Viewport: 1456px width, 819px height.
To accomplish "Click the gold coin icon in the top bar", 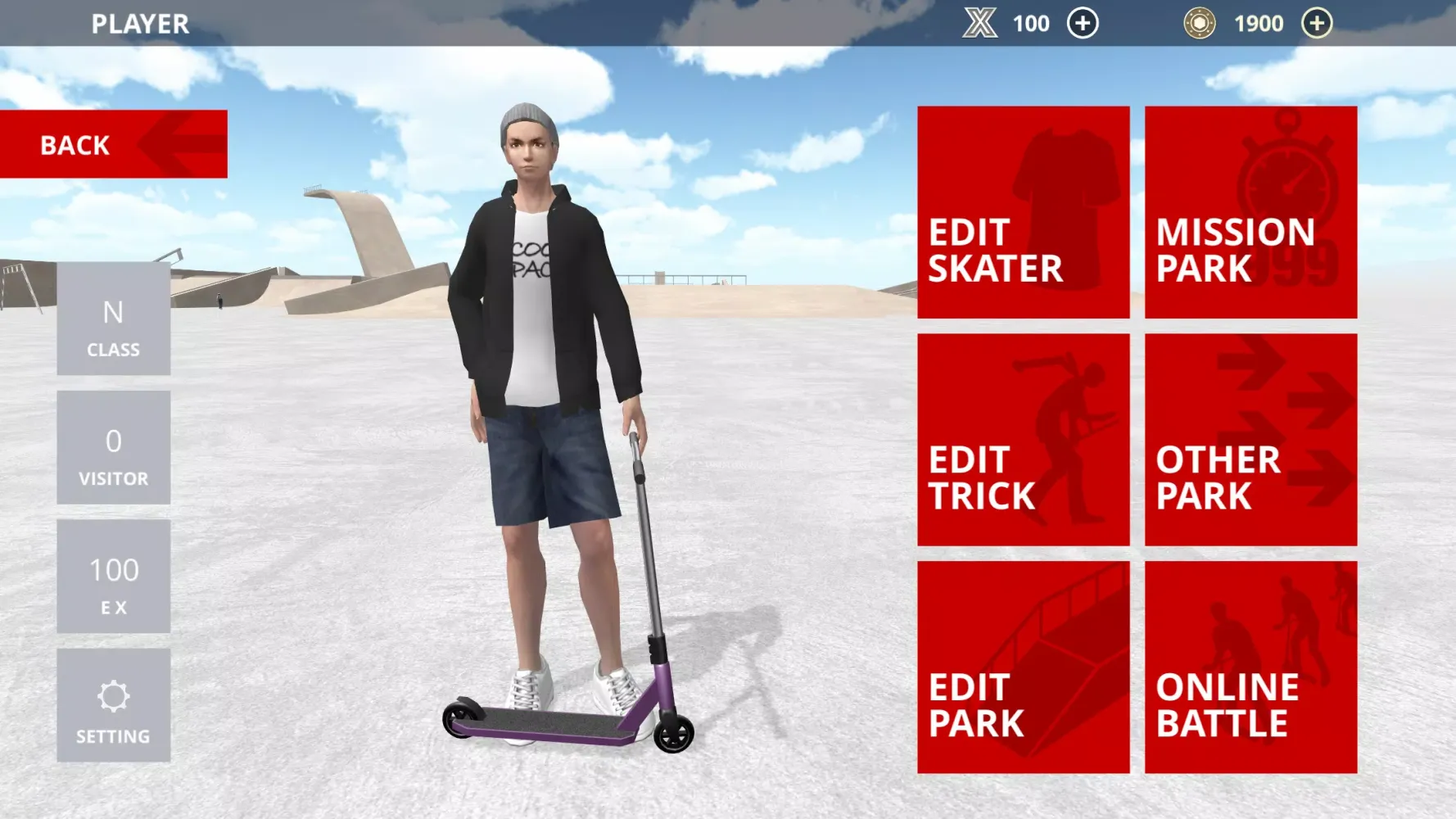I will coord(1199,23).
